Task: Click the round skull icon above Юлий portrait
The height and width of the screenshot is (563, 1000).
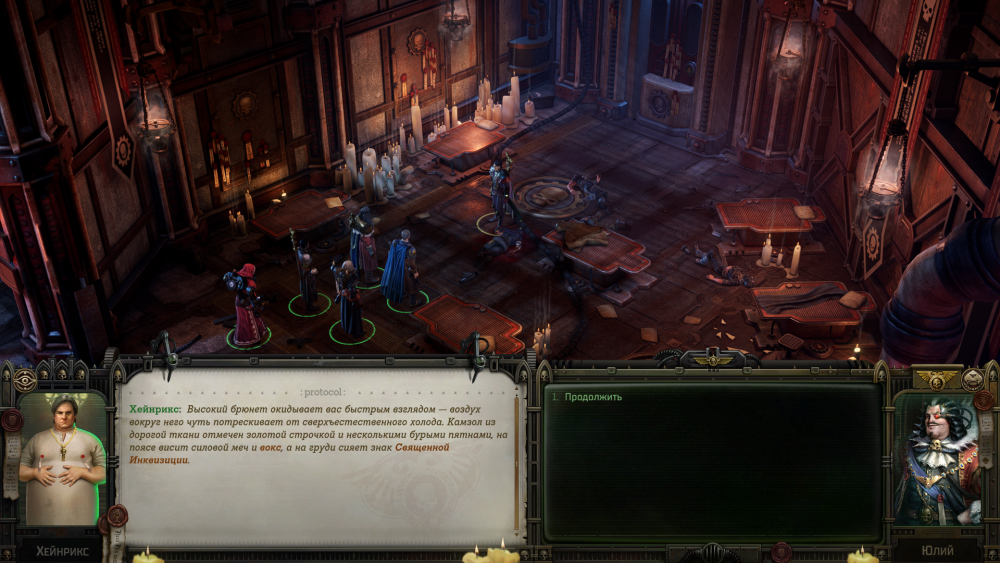Action: coord(972,379)
